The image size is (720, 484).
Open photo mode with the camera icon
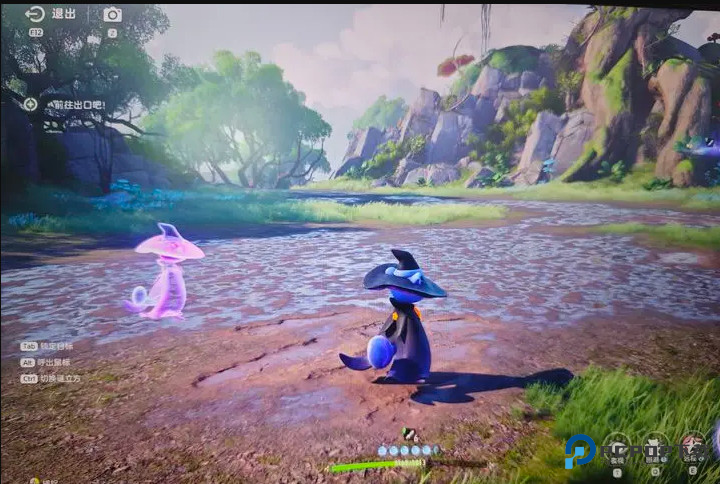tap(112, 14)
